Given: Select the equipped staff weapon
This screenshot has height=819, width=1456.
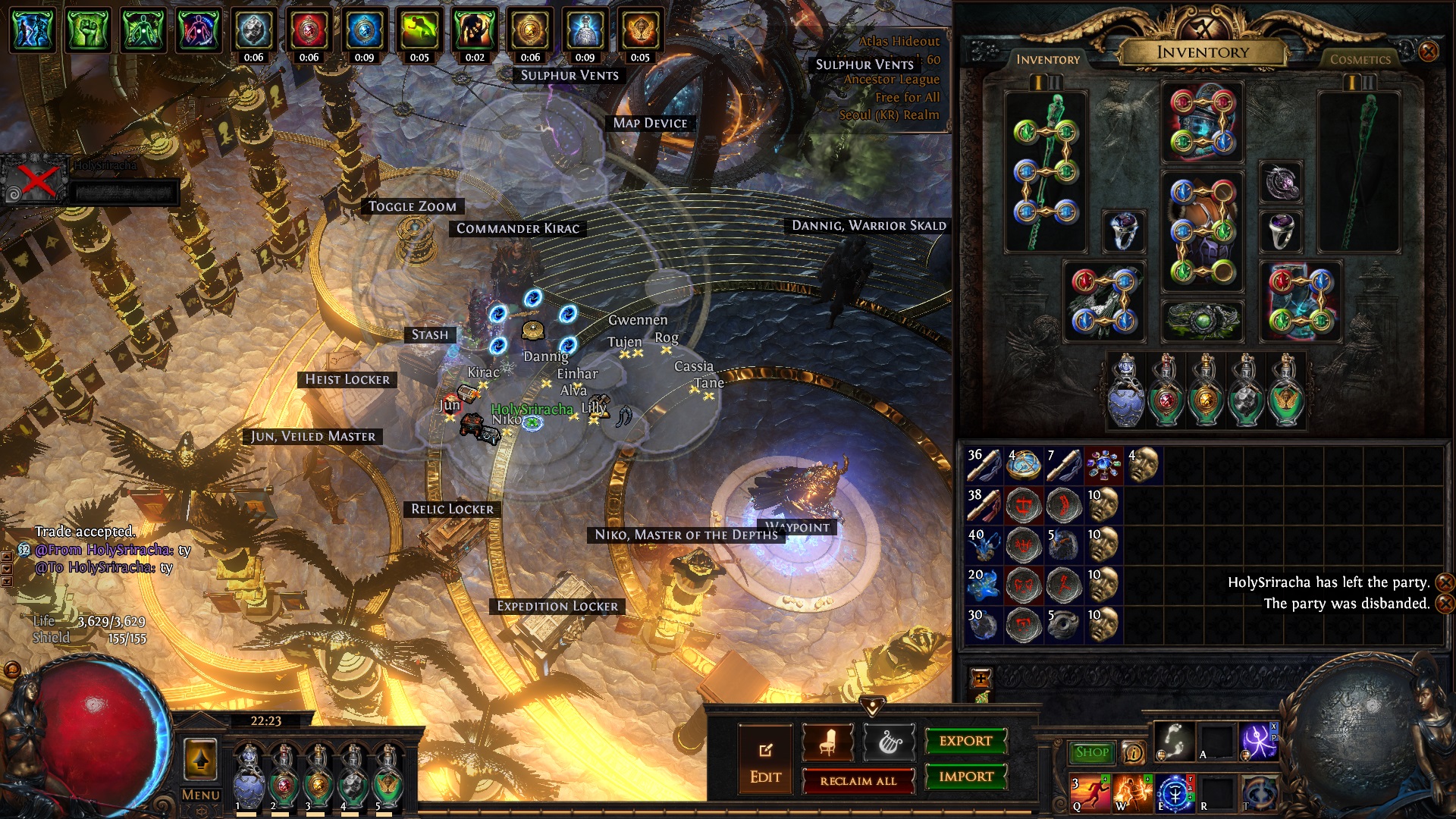Looking at the screenshot, I should (x=1046, y=171).
